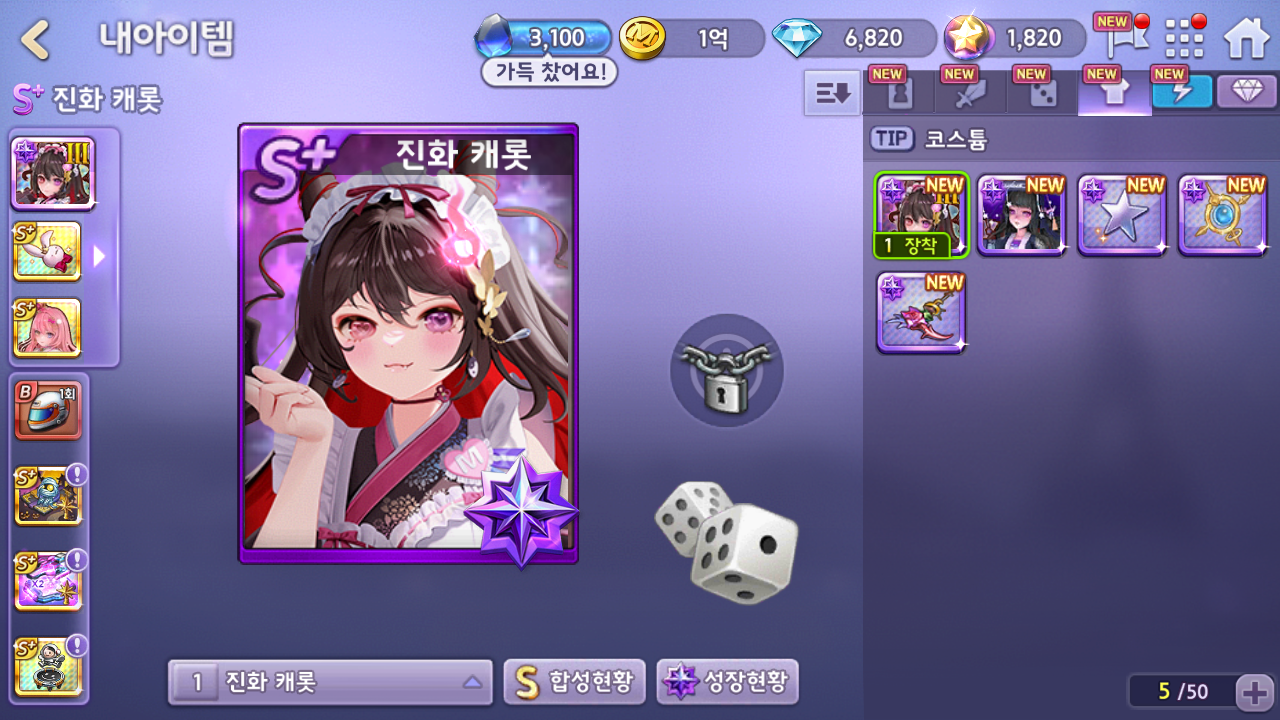Open the grid menu icon
1280x720 pixels.
1185,38
